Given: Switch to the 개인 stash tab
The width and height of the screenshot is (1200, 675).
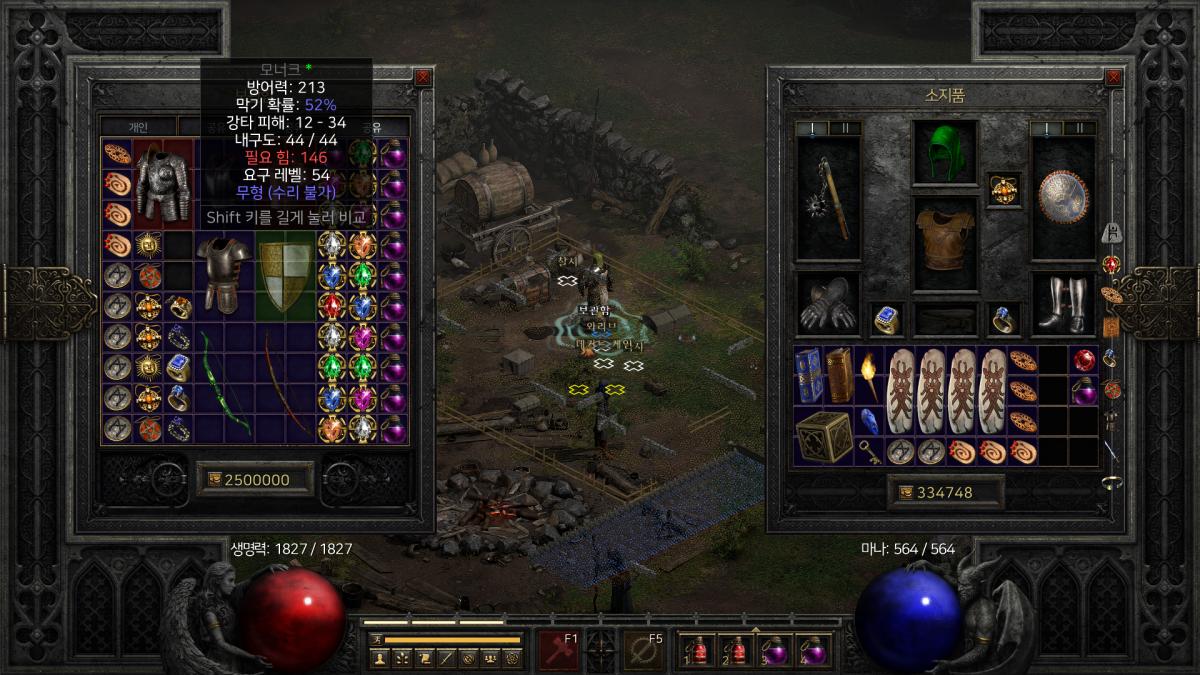Looking at the screenshot, I should [x=138, y=127].
